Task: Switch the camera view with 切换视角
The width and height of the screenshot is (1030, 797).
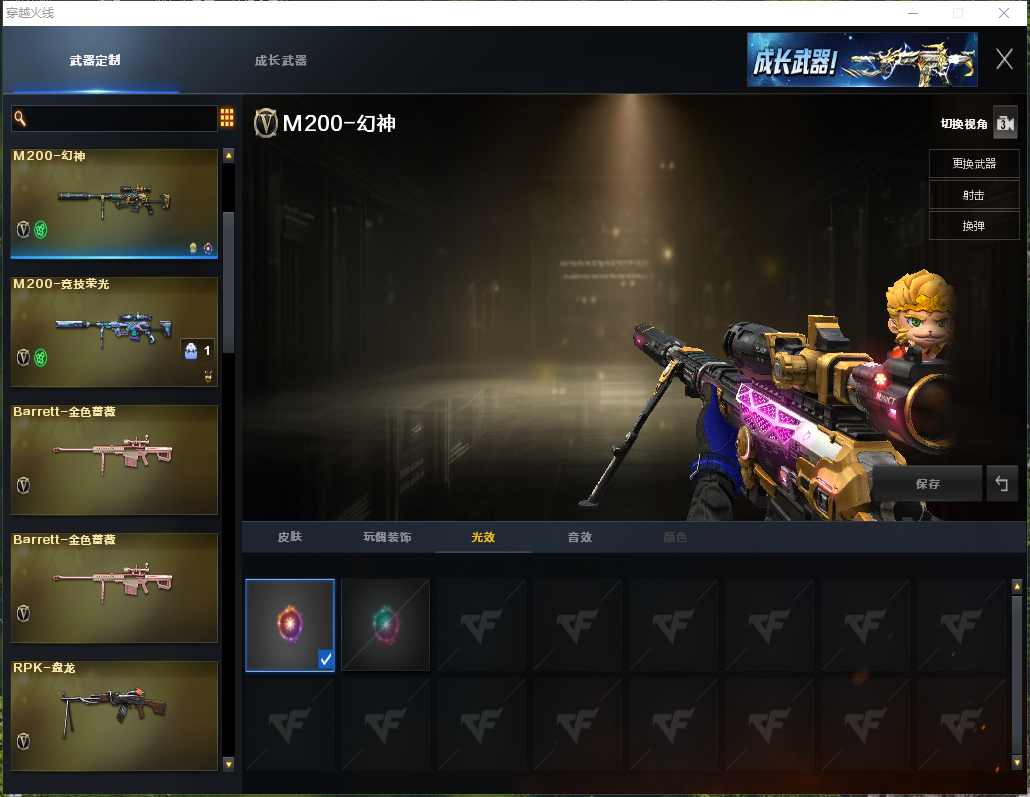Action: click(1004, 123)
